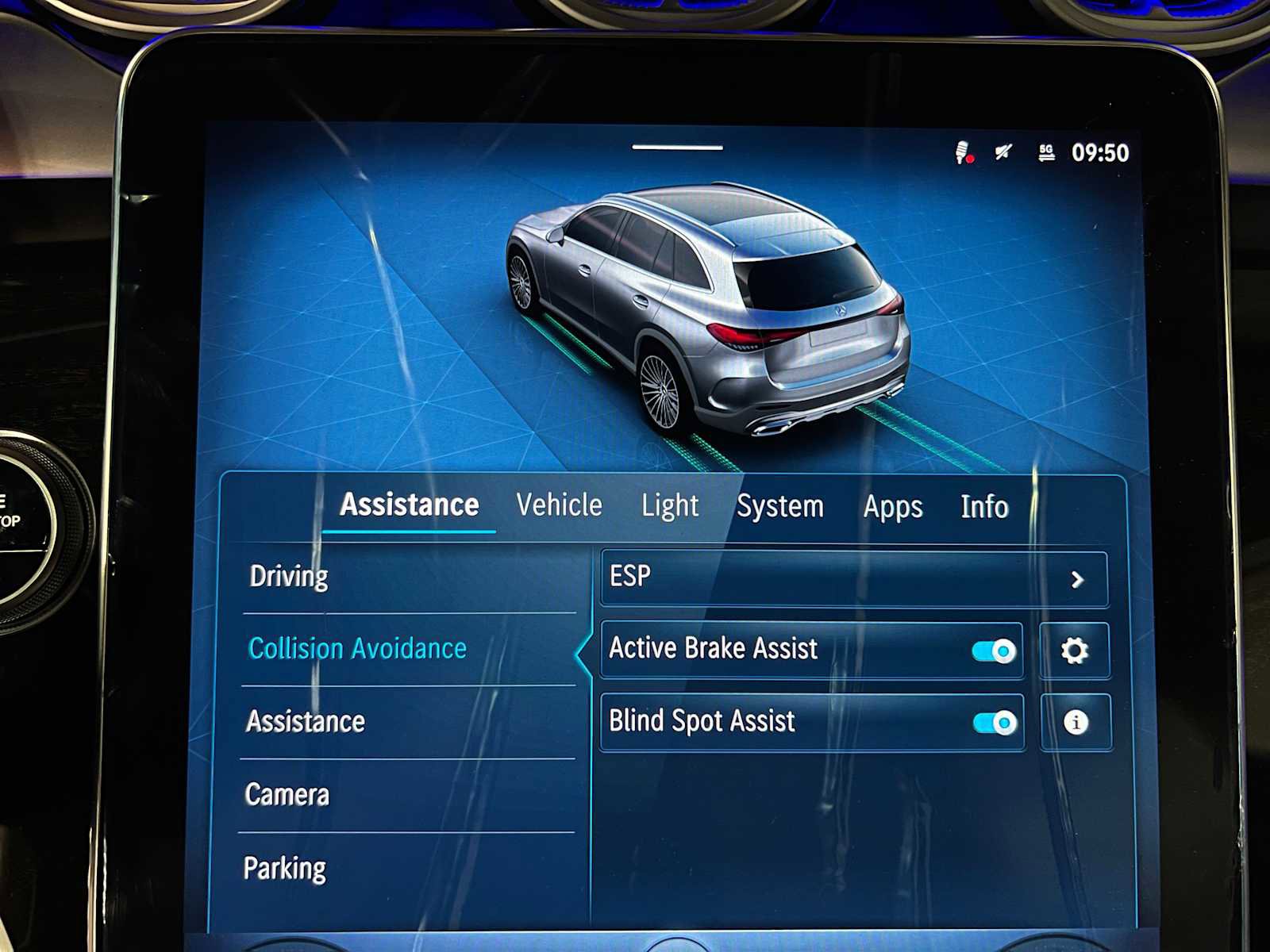The width and height of the screenshot is (1270, 952).
Task: View Blind Spot Assist info icon
Action: tap(1076, 723)
